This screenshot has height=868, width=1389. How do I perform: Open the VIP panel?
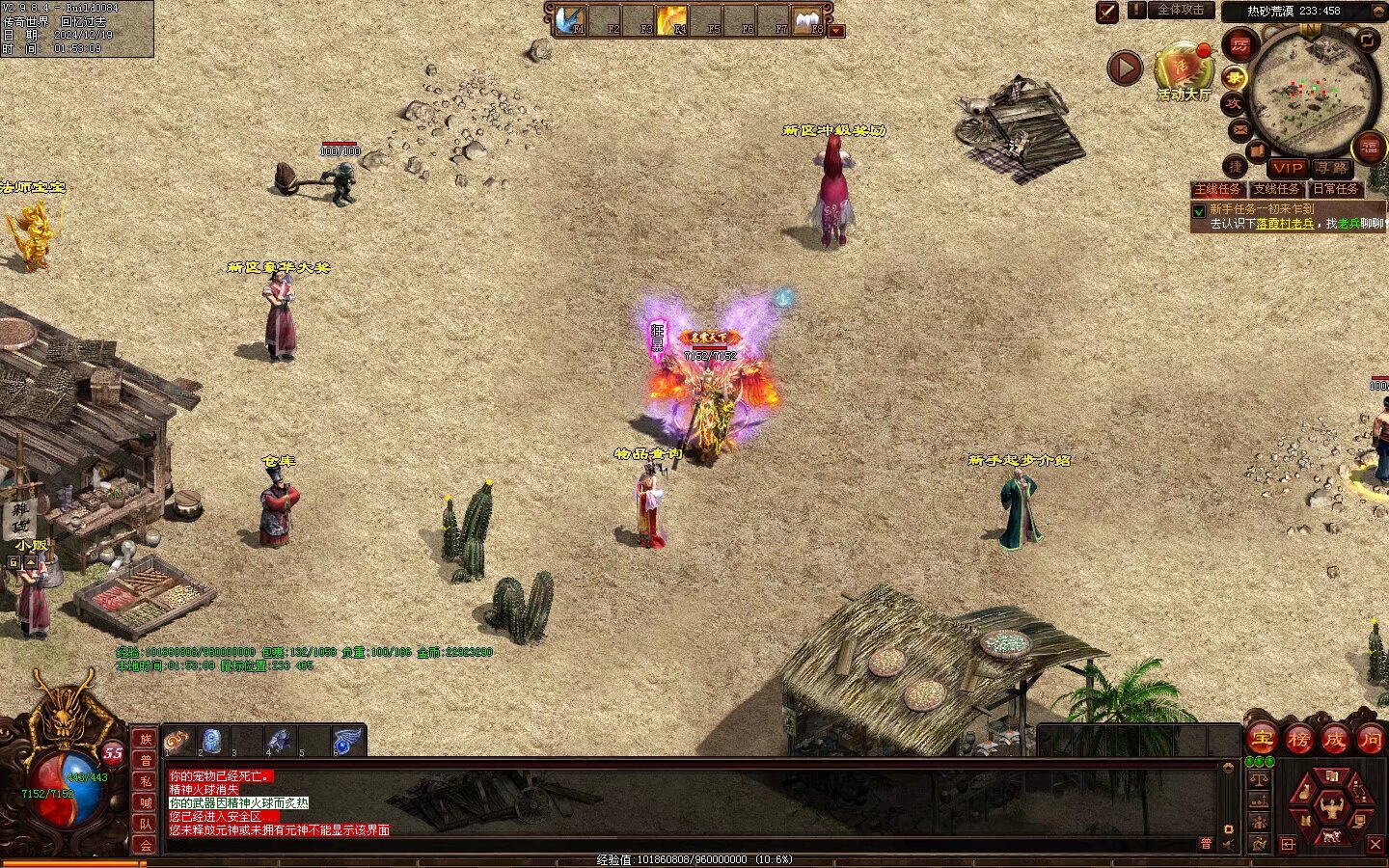pos(1287,168)
